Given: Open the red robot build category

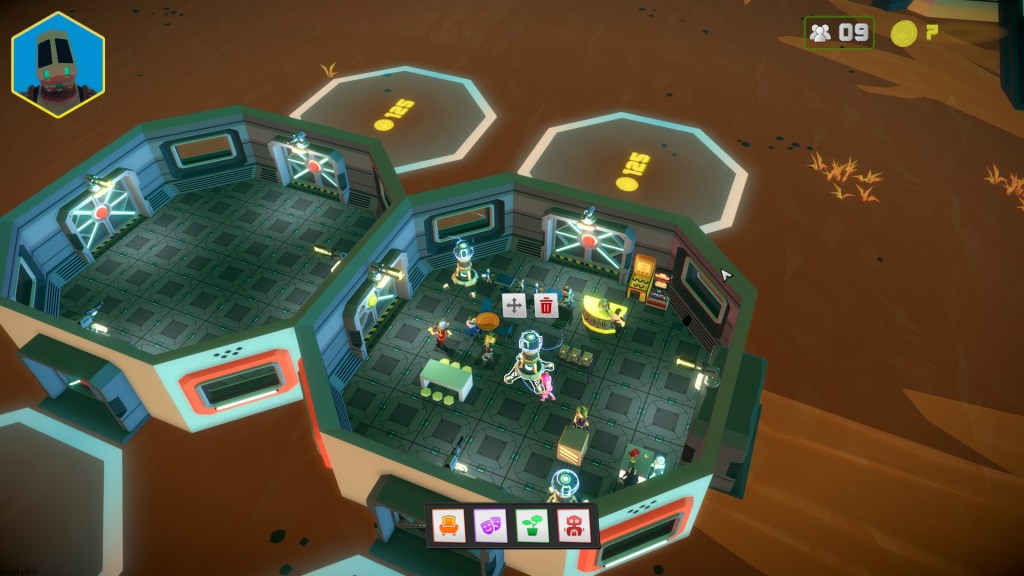Looking at the screenshot, I should (571, 524).
